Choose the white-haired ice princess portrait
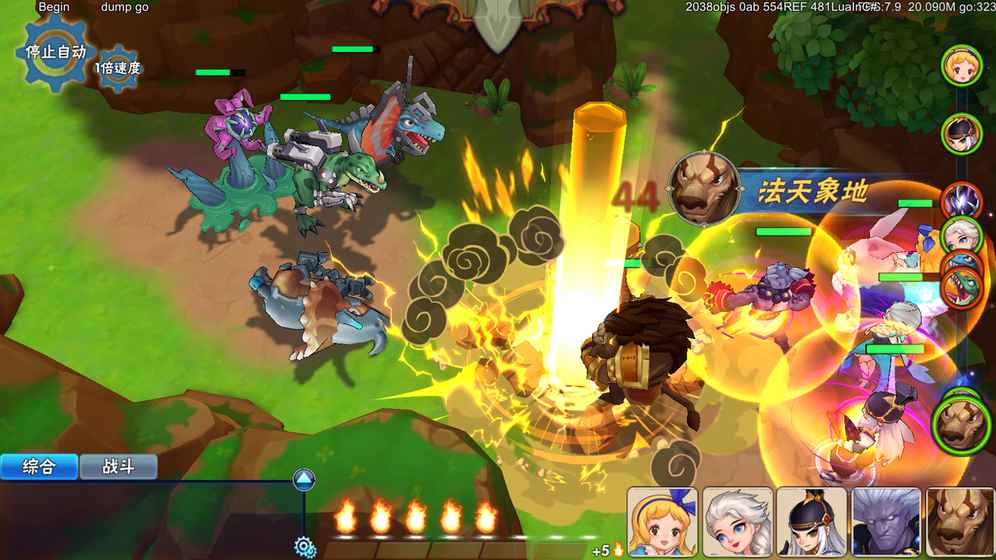Screen dimensions: 996x560 click(737, 523)
